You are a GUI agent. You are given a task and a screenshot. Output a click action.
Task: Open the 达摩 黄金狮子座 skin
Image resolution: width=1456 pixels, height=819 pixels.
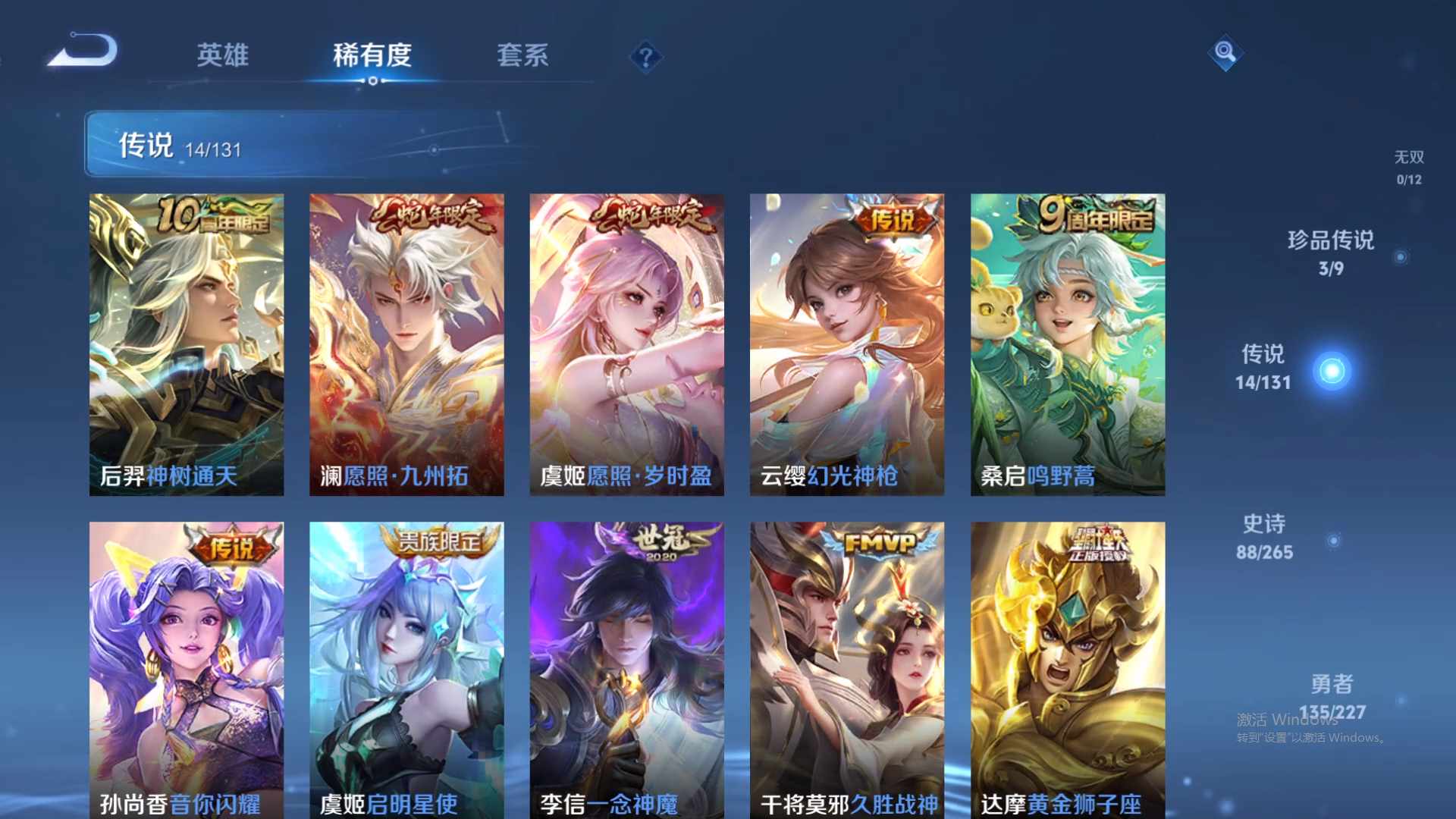(x=1067, y=667)
